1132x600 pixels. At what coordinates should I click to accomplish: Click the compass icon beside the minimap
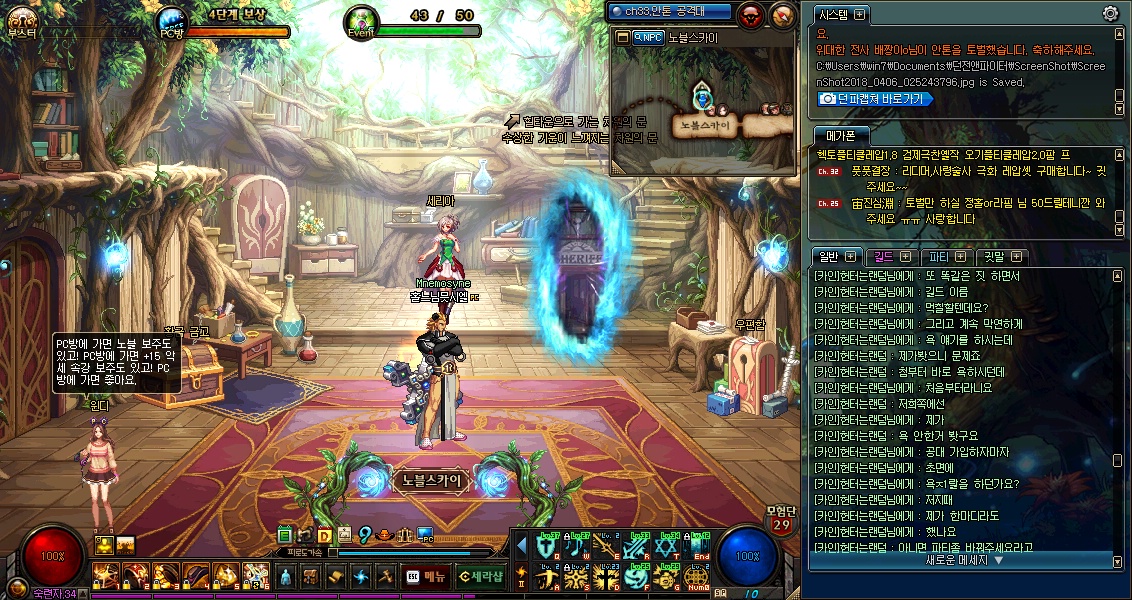click(783, 14)
